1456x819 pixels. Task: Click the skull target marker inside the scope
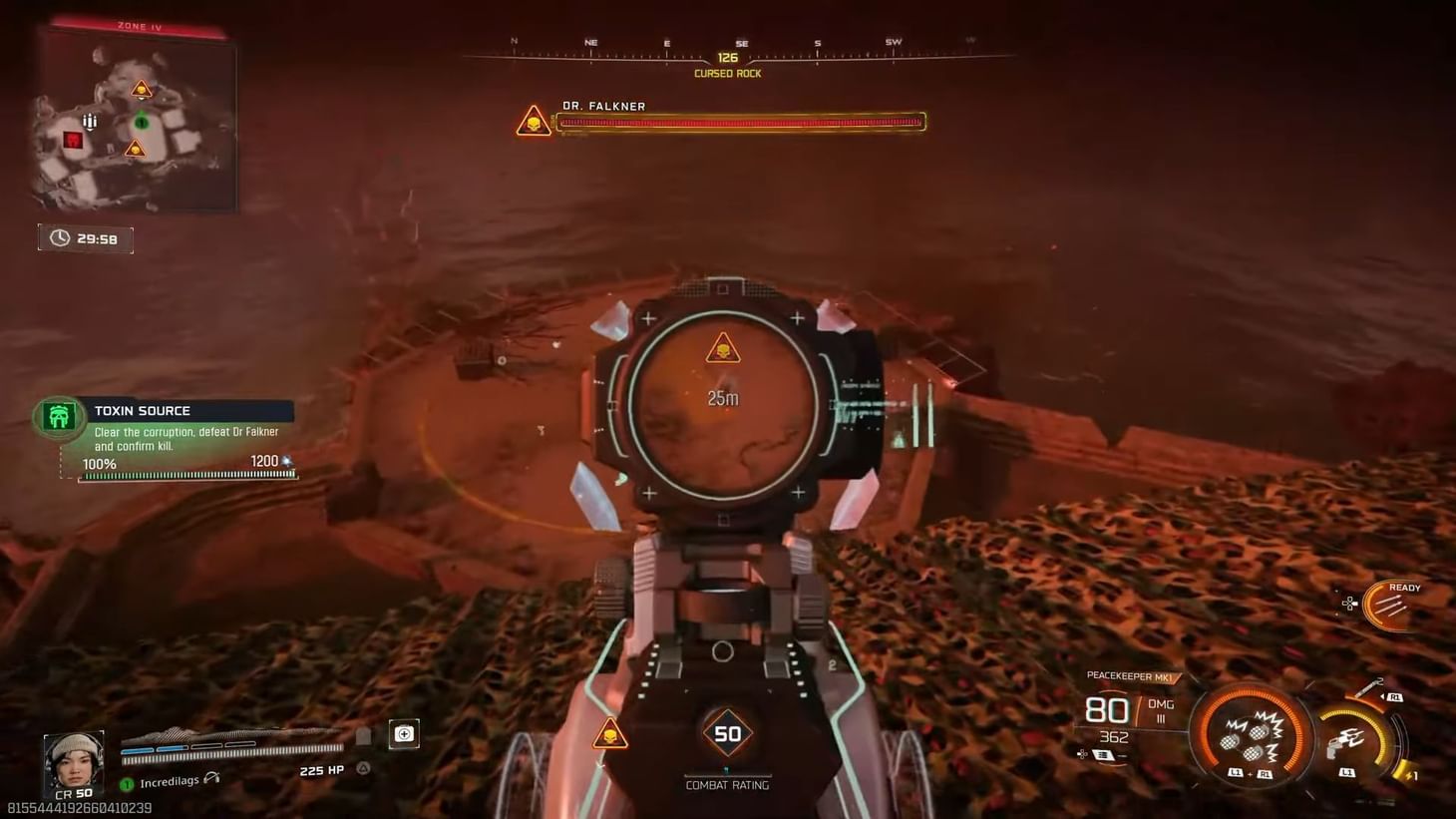point(722,349)
